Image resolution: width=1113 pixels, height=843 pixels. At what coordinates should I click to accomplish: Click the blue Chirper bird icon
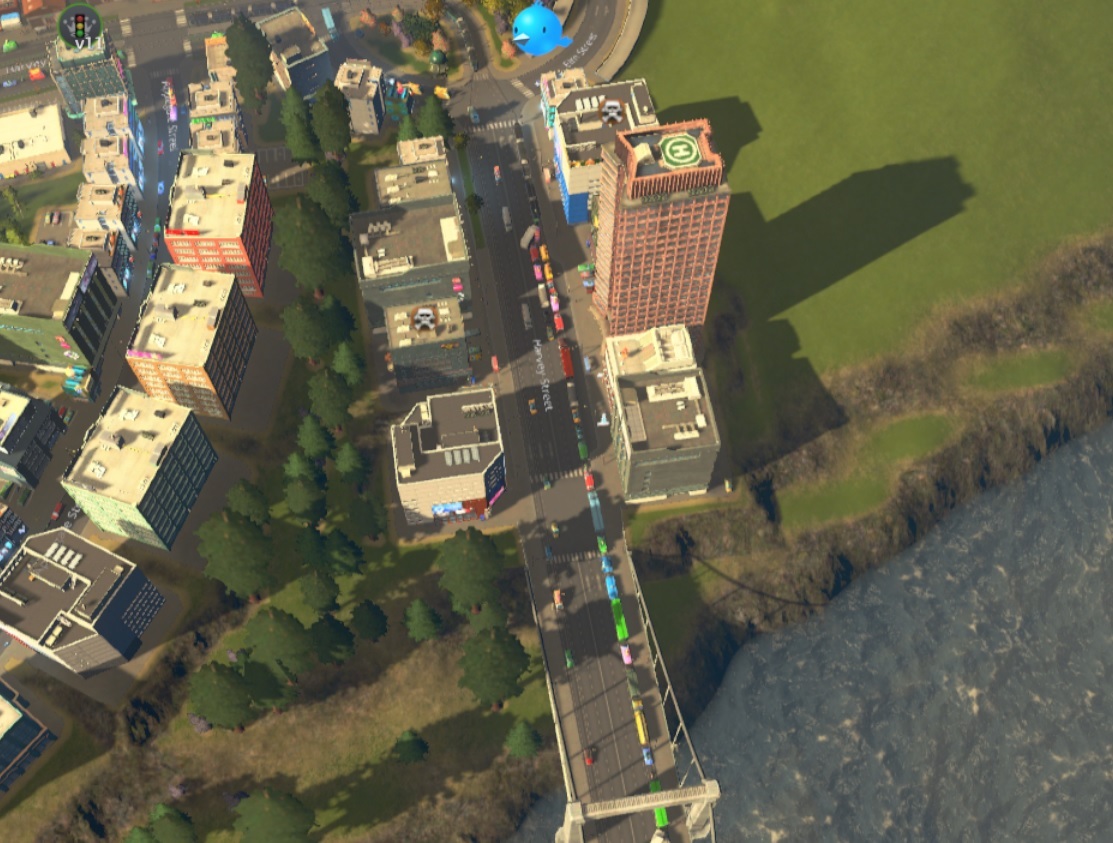tap(538, 29)
